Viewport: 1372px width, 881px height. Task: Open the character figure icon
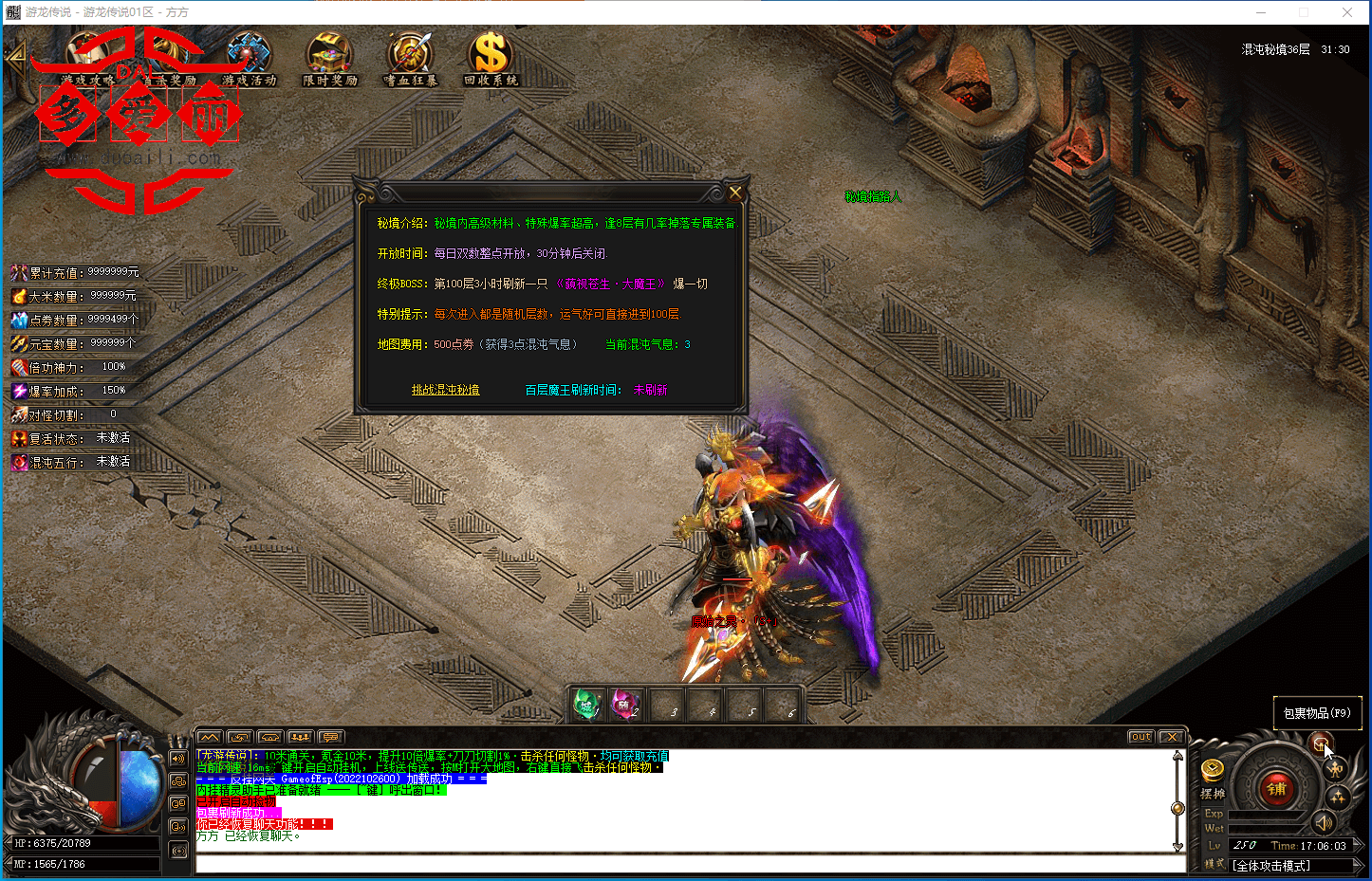point(1337,770)
